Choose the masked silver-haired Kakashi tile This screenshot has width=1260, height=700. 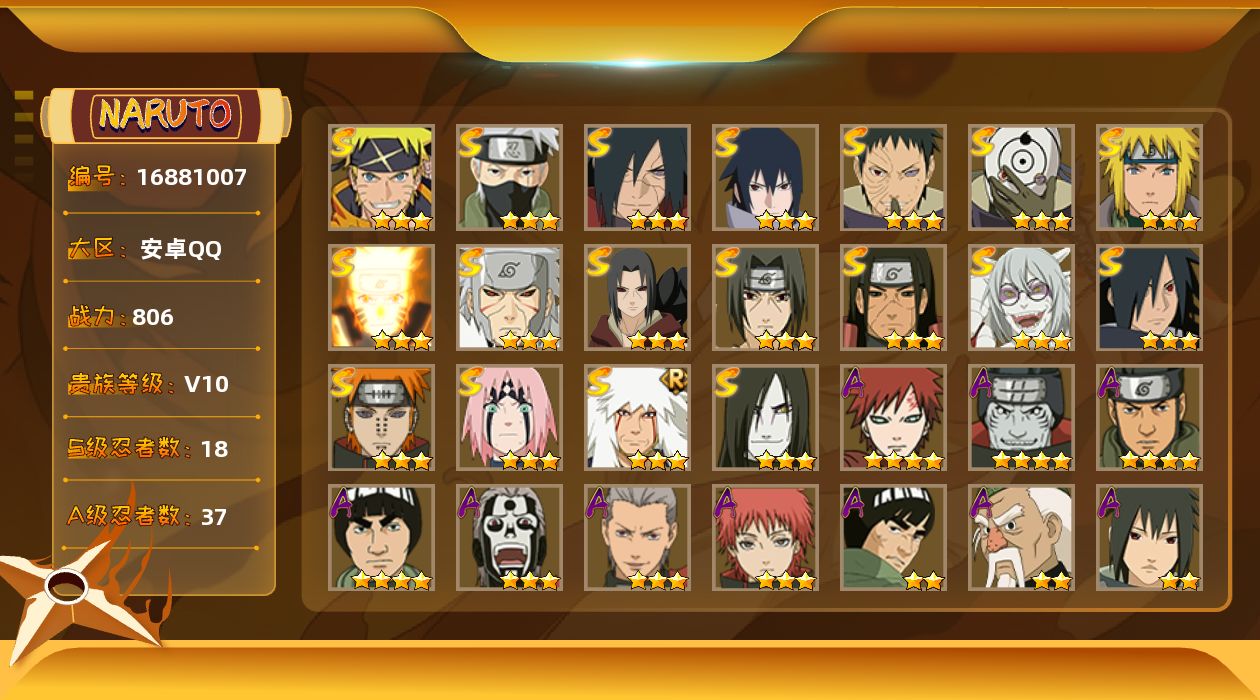509,178
